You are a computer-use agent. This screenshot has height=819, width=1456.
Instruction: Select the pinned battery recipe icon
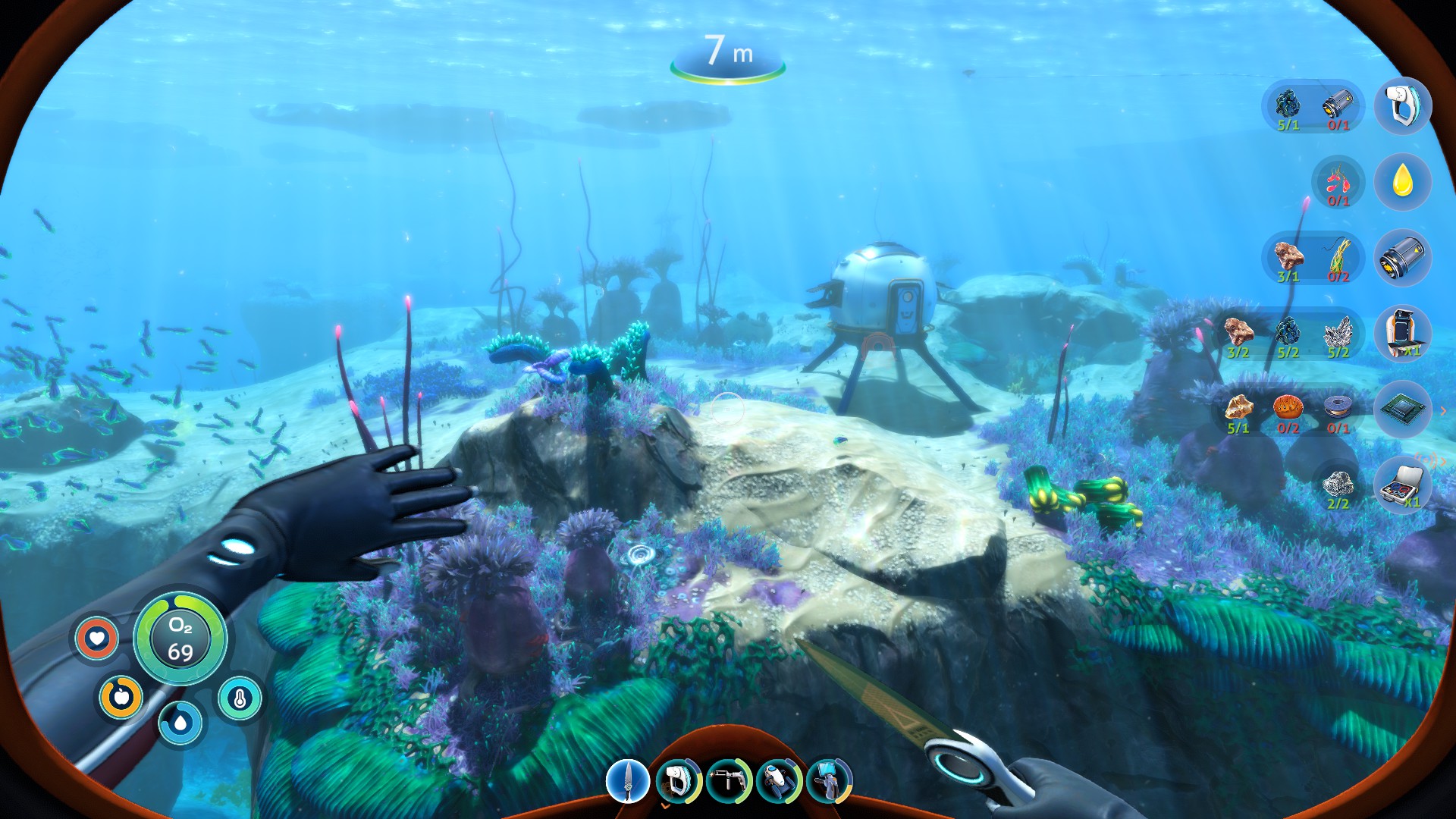1402,258
